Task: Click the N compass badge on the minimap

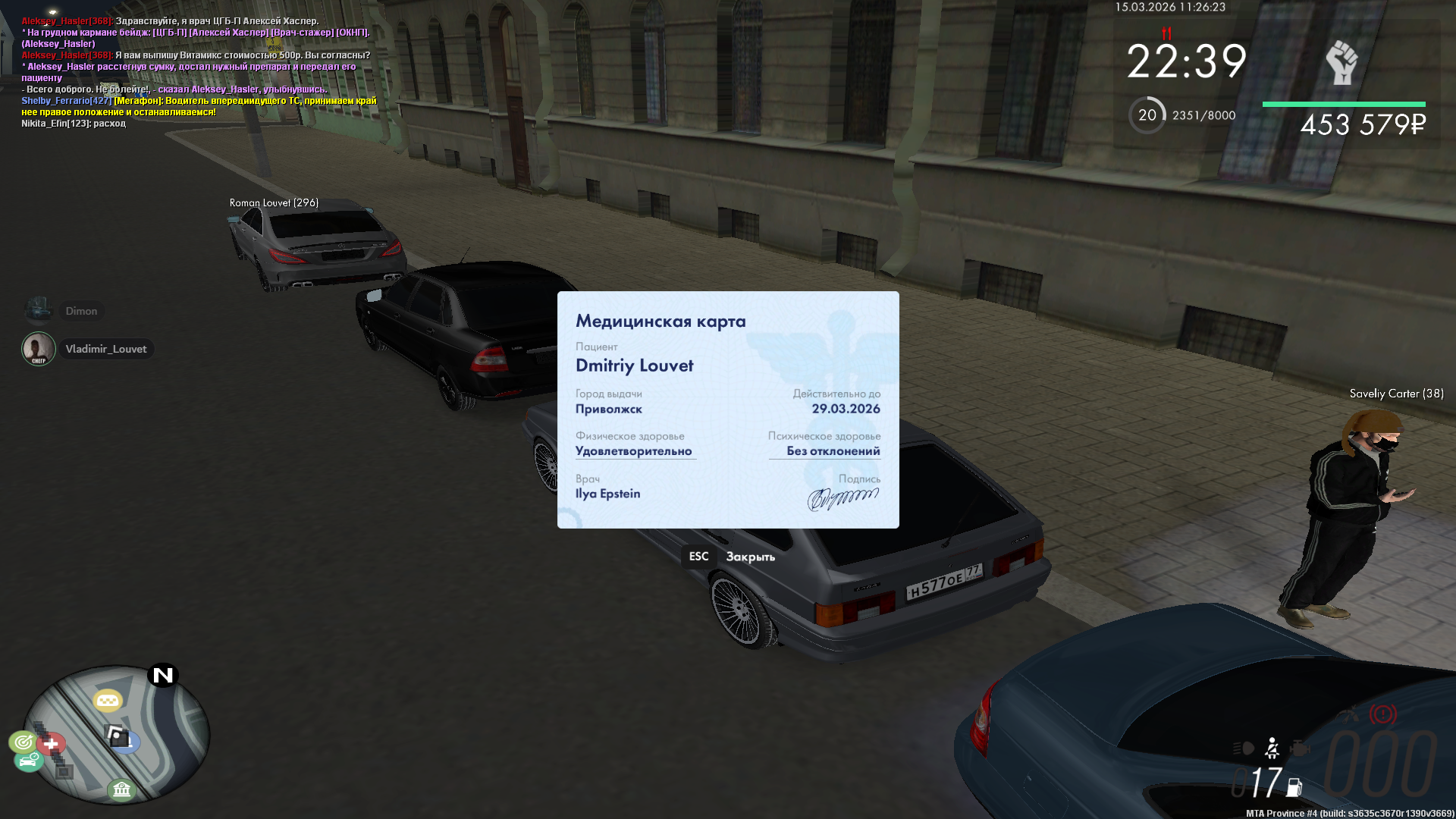Action: [x=163, y=675]
